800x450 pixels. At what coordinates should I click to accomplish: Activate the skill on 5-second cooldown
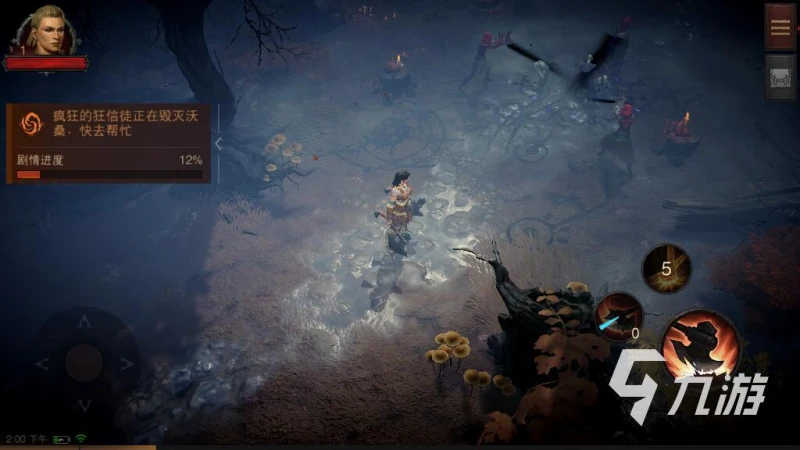tap(666, 268)
